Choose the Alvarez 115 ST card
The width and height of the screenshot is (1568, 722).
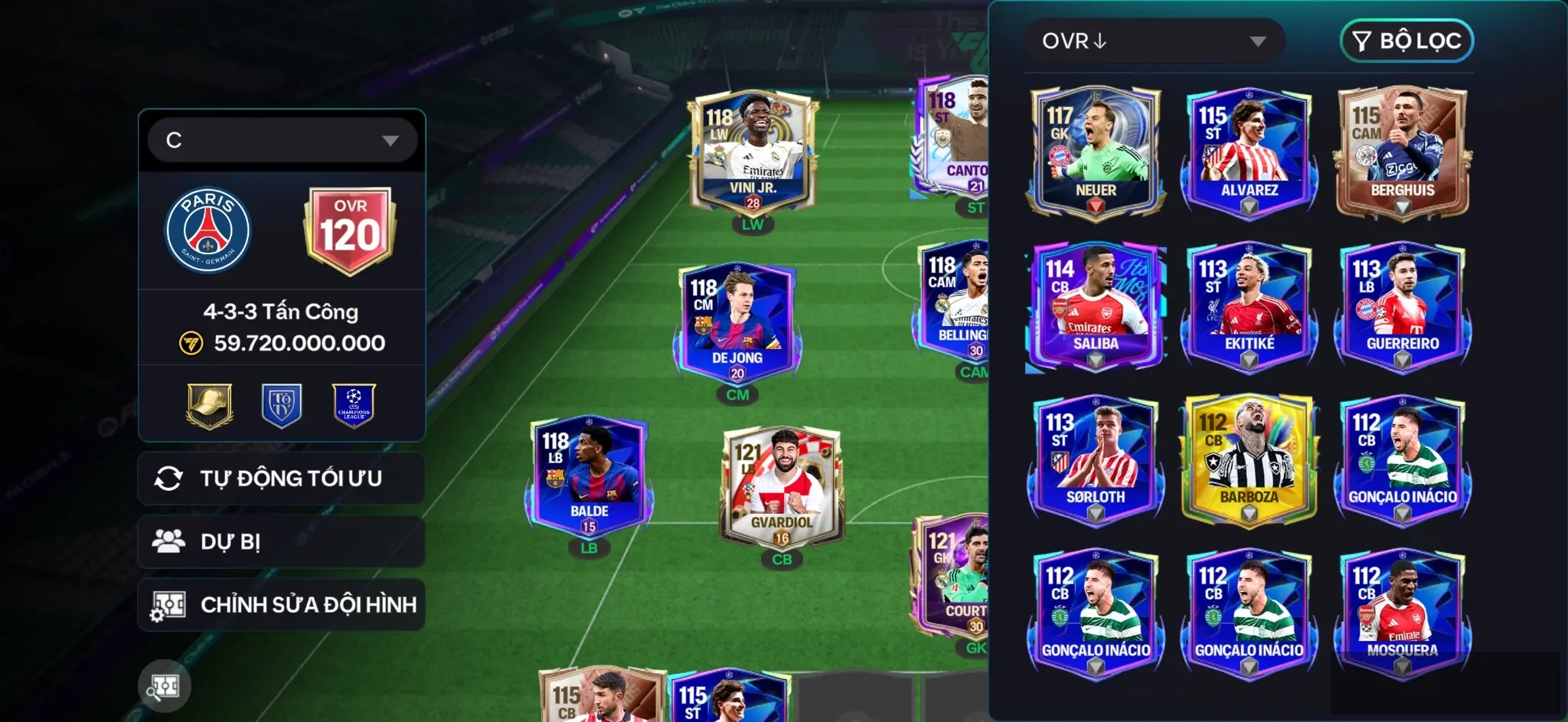(x=1249, y=153)
